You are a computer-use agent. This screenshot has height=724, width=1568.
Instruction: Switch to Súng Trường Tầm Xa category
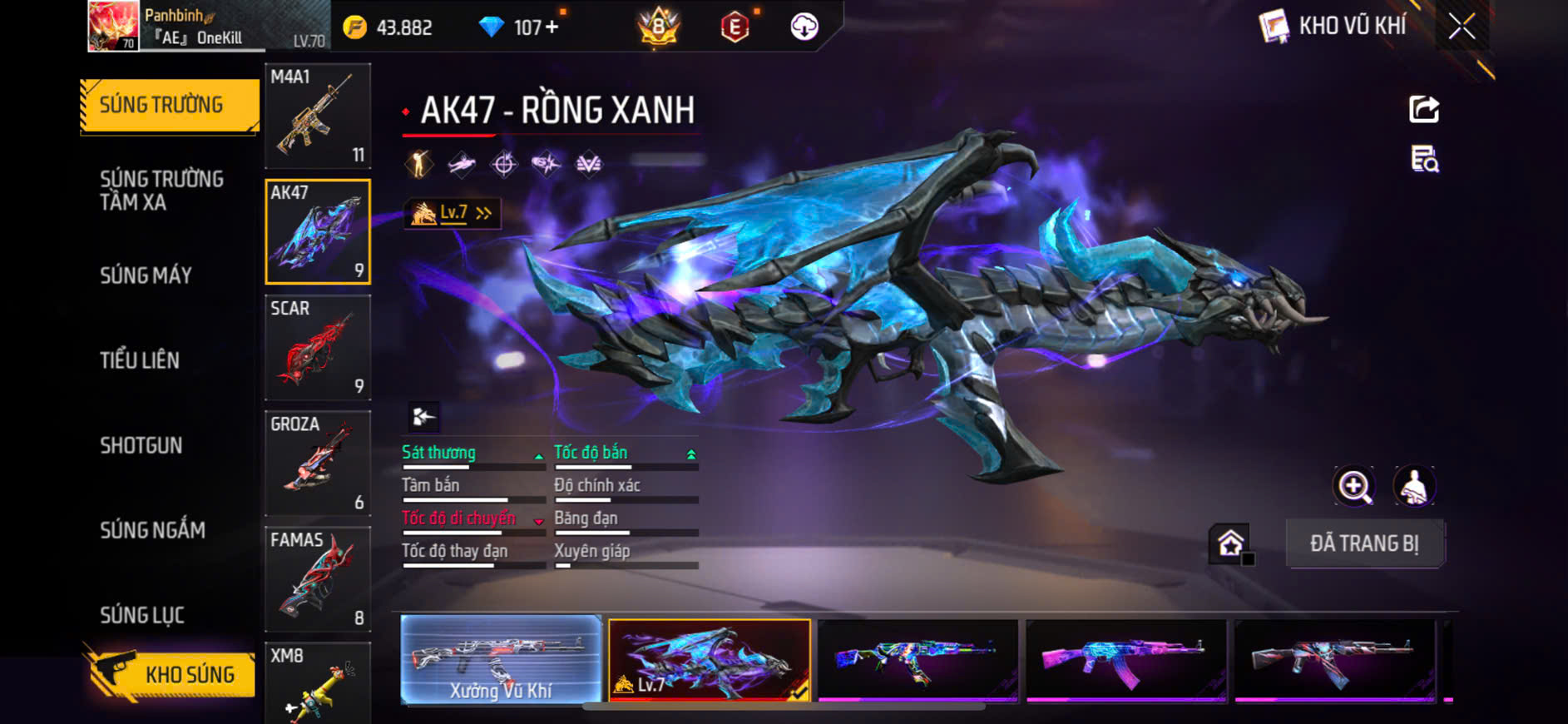161,191
